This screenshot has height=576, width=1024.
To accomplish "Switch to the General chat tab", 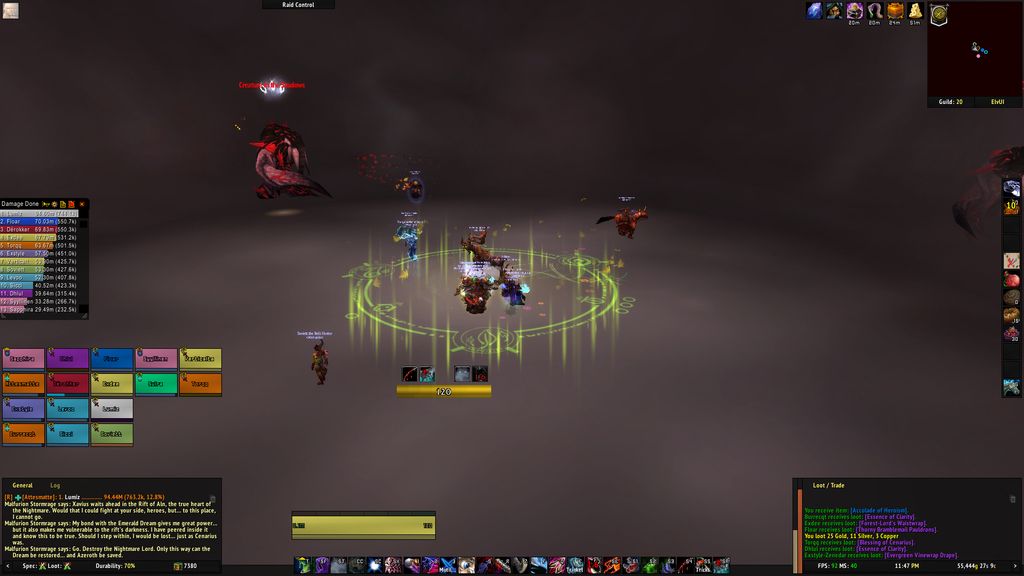I will [x=22, y=485].
